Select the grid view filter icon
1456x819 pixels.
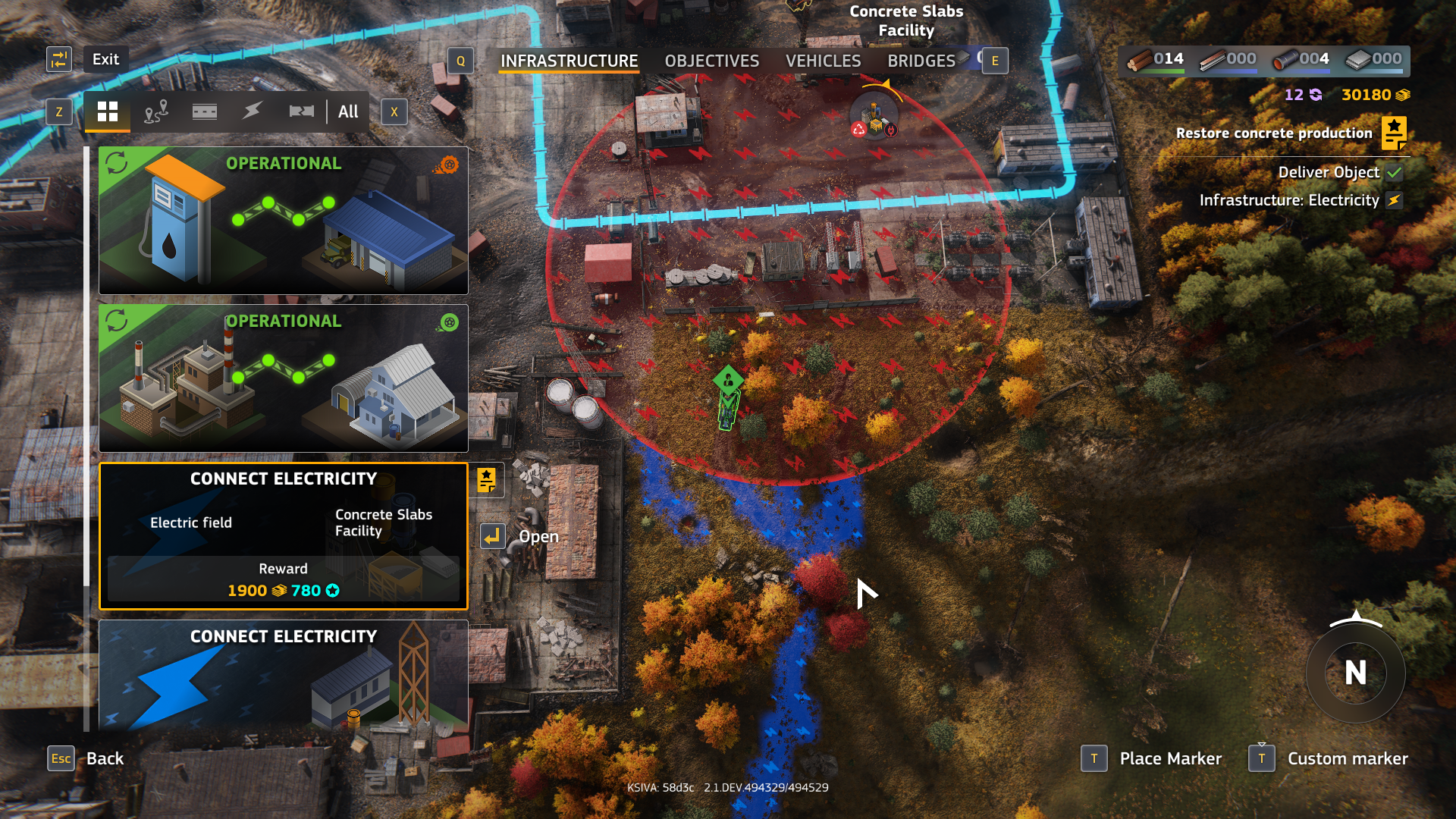108,111
